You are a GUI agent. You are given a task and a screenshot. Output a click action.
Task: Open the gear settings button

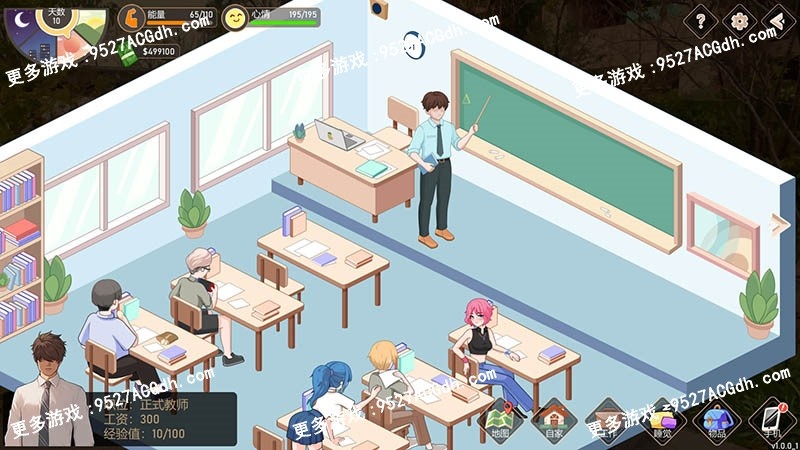click(740, 20)
